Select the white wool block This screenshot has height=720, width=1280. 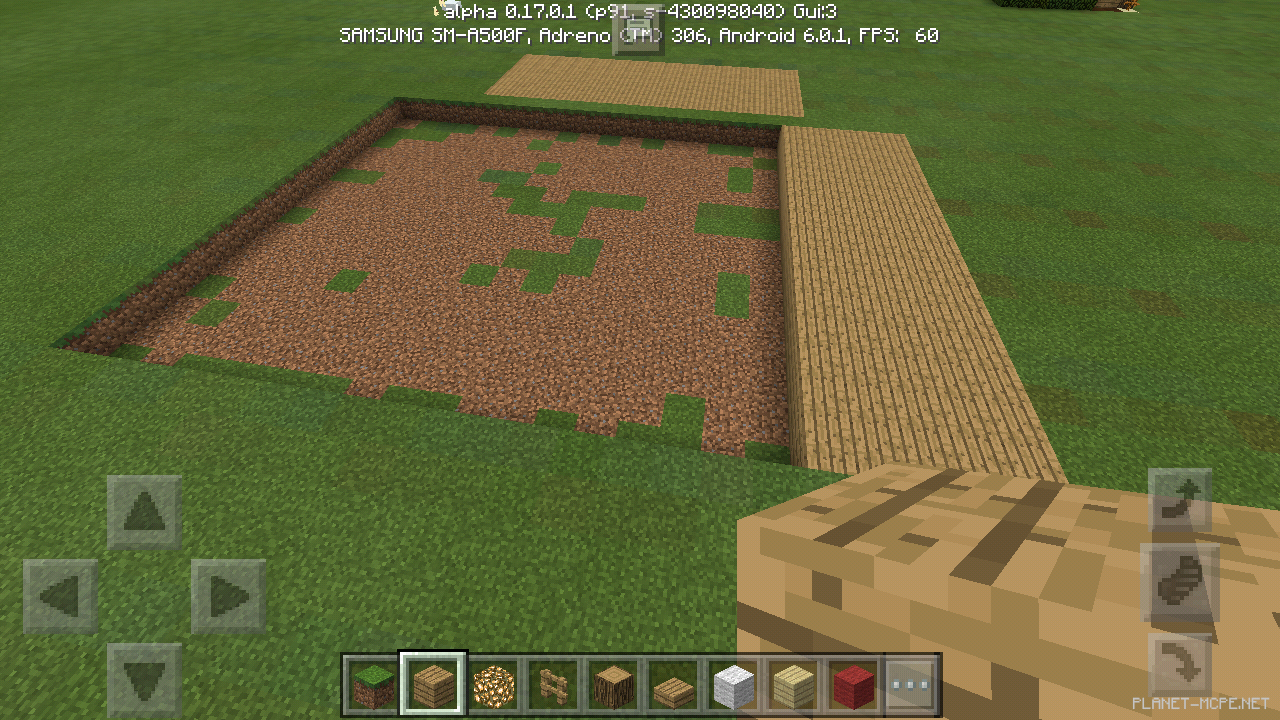[733, 685]
